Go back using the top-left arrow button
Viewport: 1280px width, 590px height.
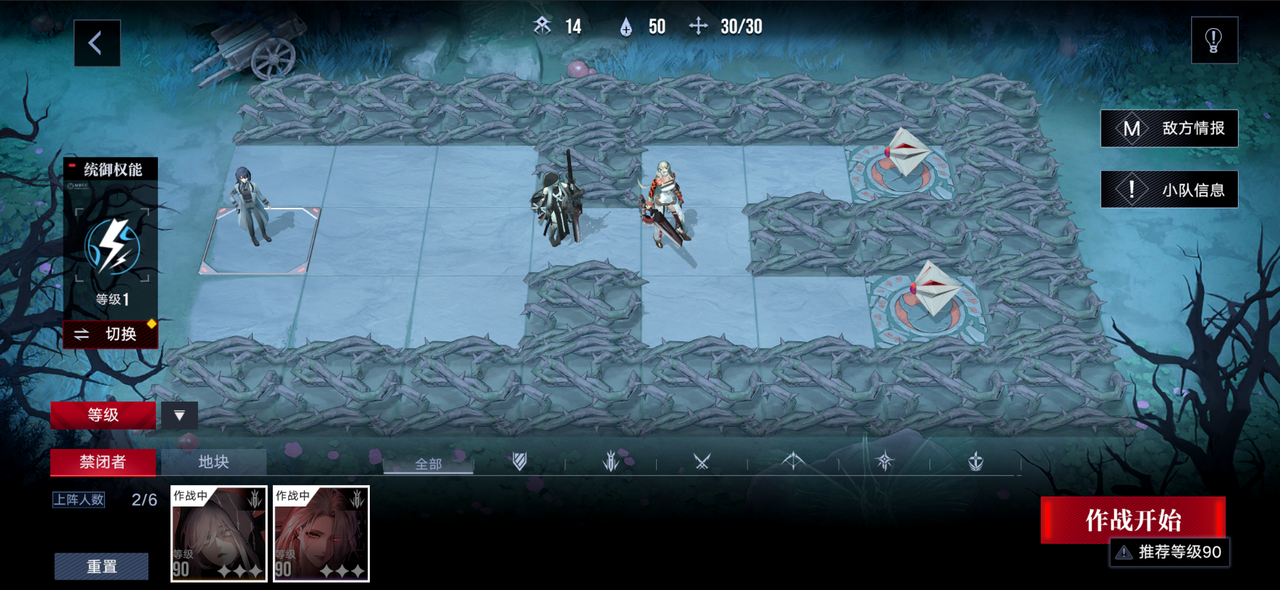pos(96,43)
